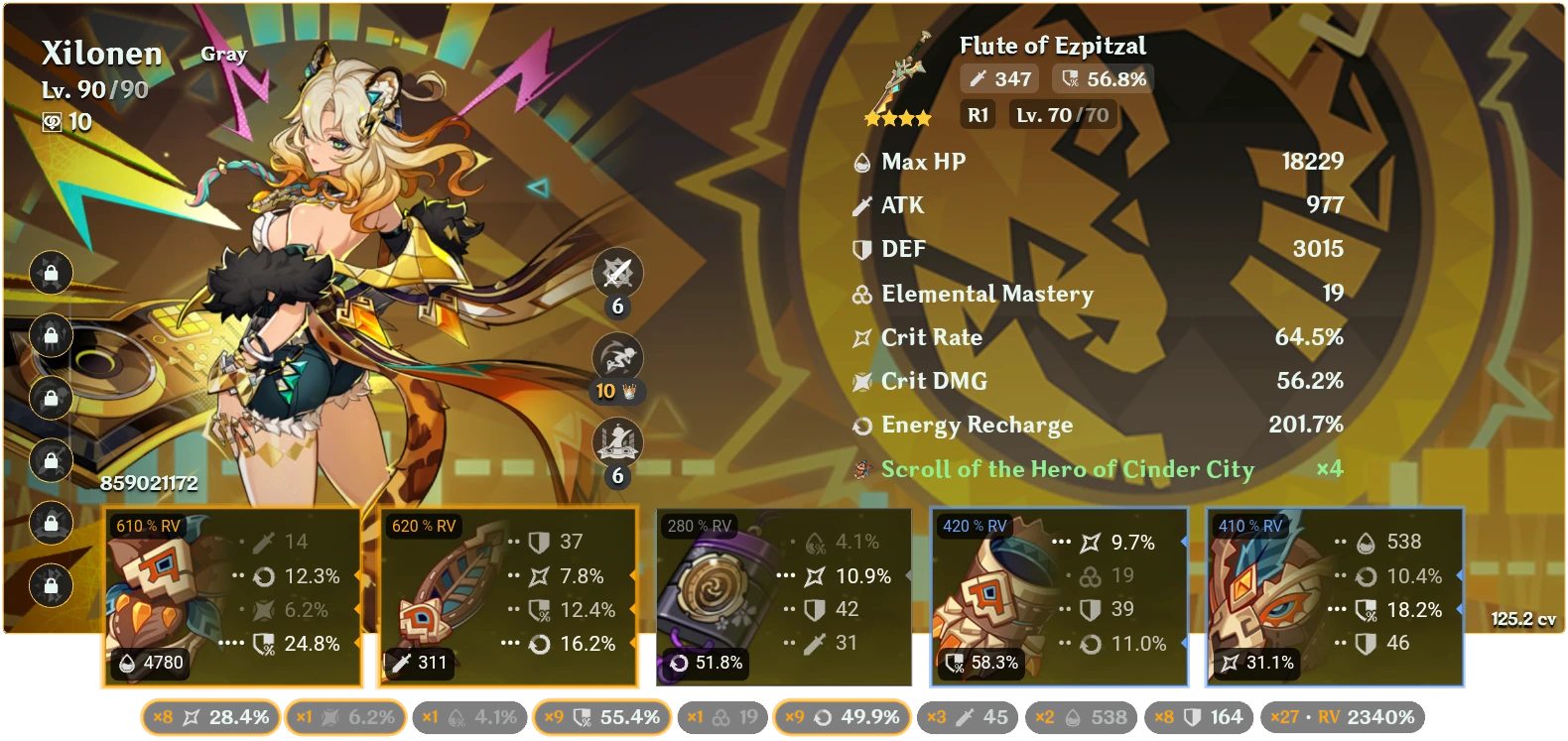Toggle the topmost constellation lock

click(51, 273)
